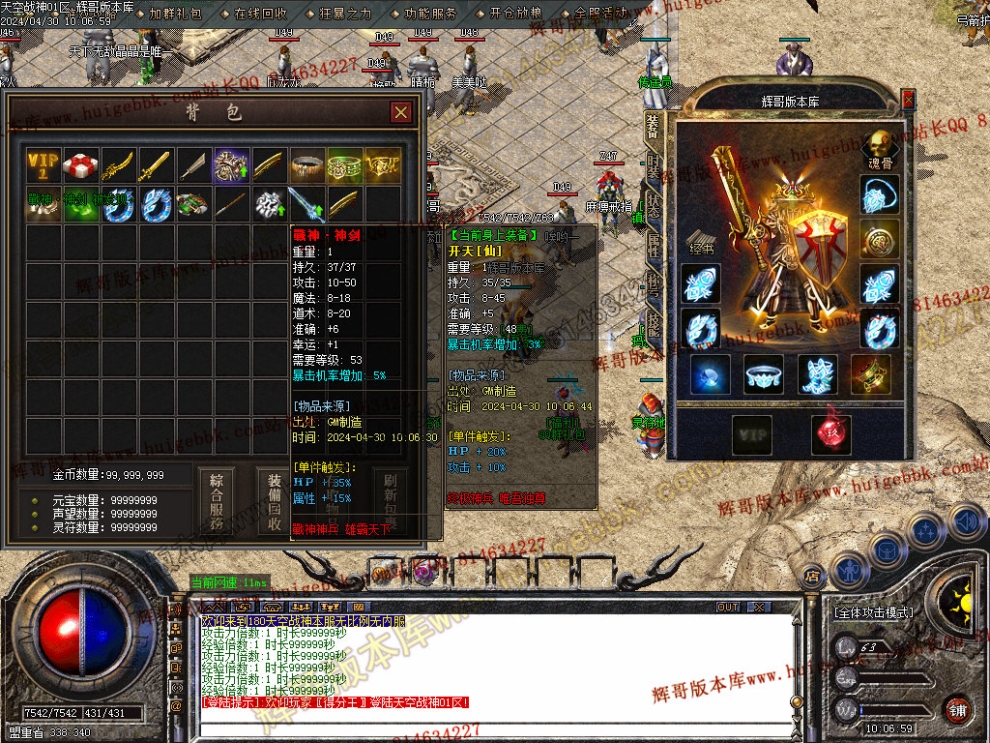Close the 背包 backpack window
The width and height of the screenshot is (990, 743).
coord(401,112)
